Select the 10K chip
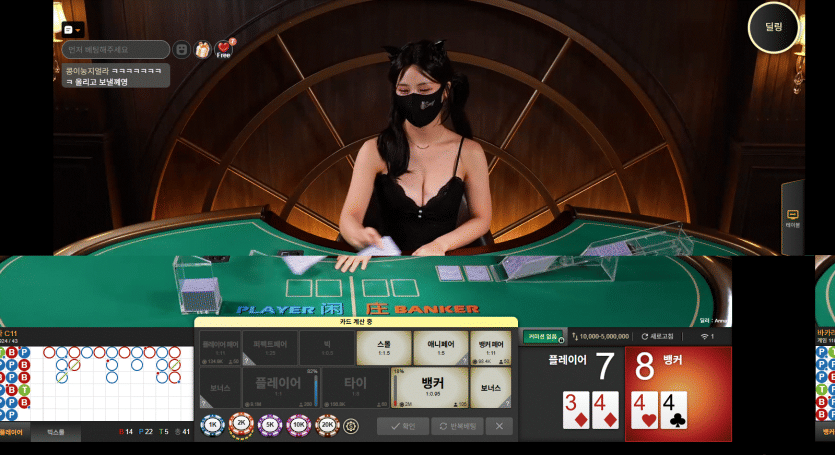This screenshot has width=835, height=455. point(296,425)
